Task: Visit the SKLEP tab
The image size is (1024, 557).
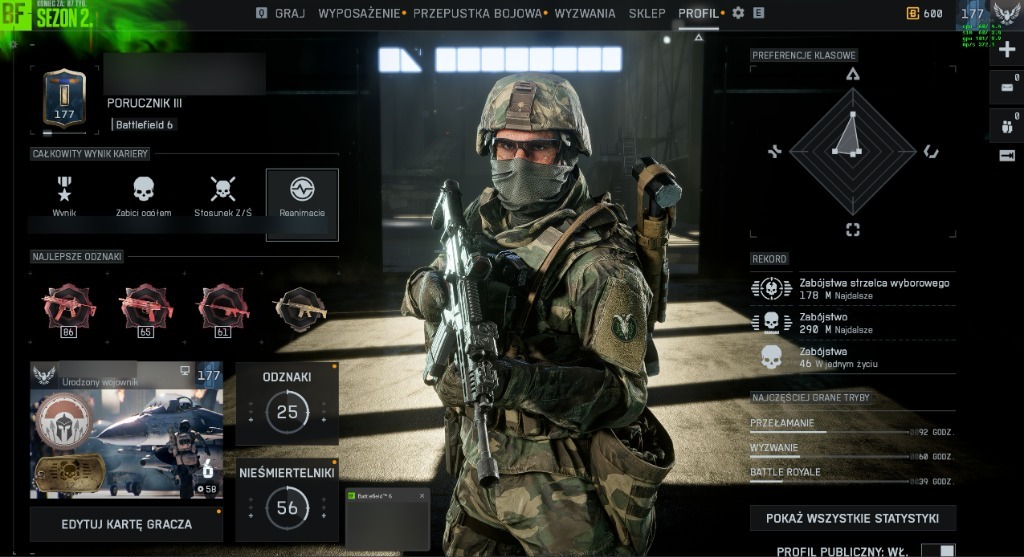Action: (647, 13)
